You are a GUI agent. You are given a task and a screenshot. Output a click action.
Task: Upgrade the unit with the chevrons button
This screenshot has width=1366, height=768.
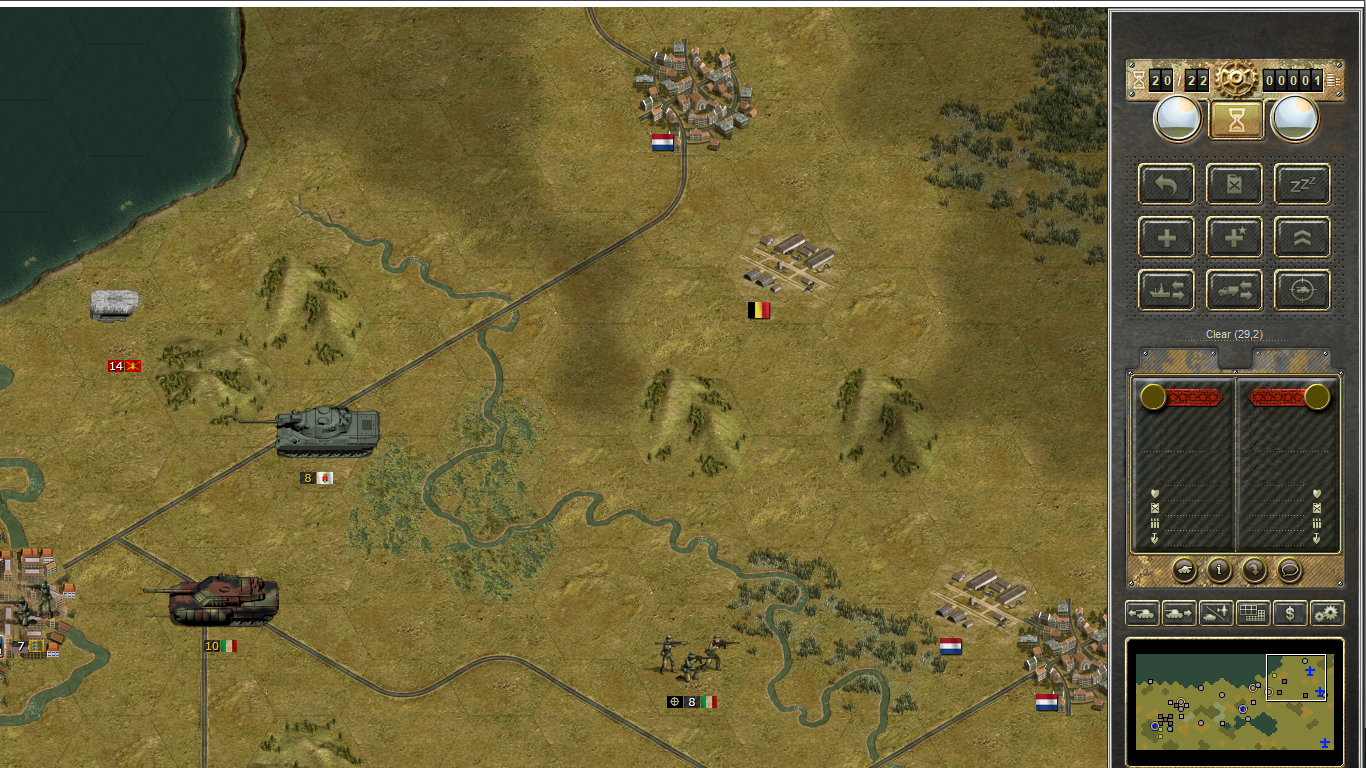pos(1302,237)
